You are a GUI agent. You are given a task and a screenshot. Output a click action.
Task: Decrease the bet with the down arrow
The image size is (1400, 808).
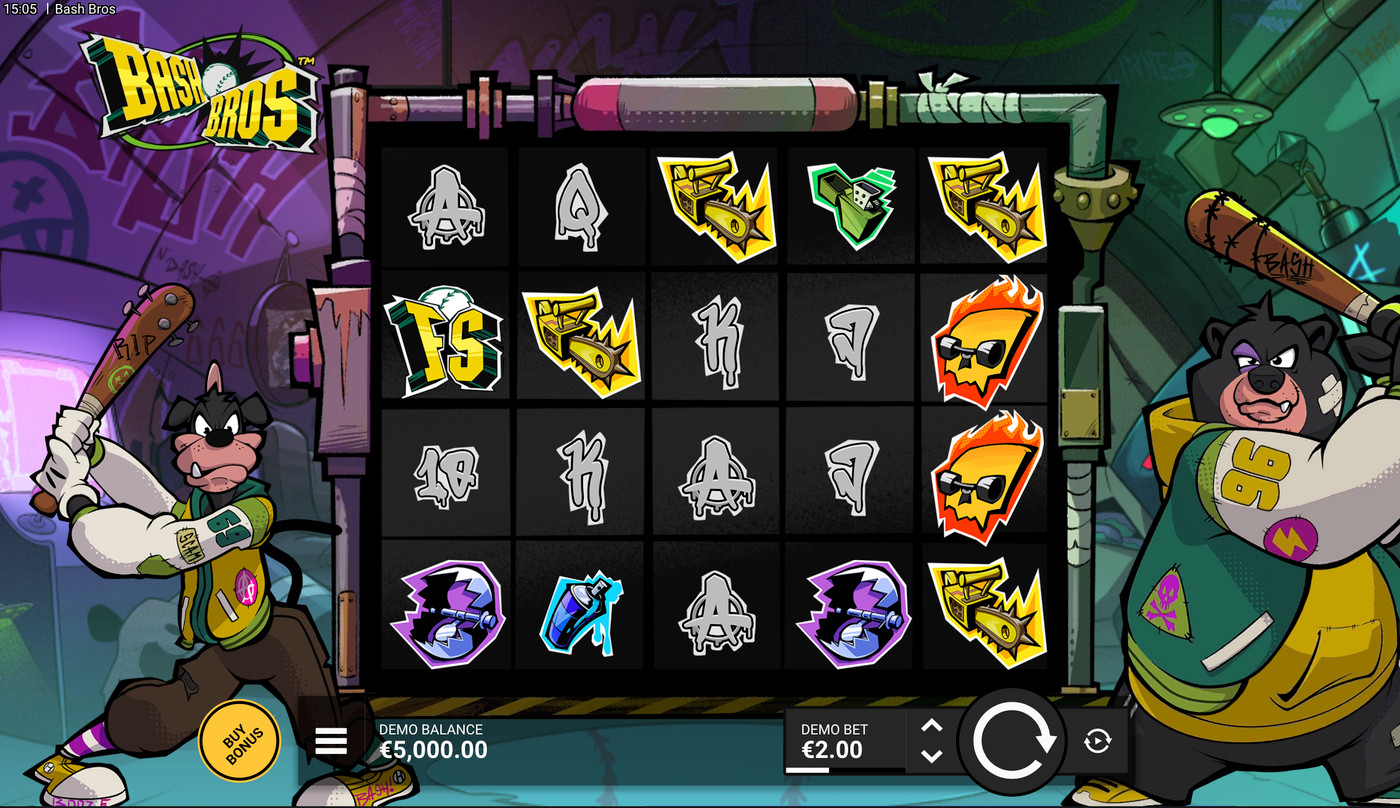point(931,756)
